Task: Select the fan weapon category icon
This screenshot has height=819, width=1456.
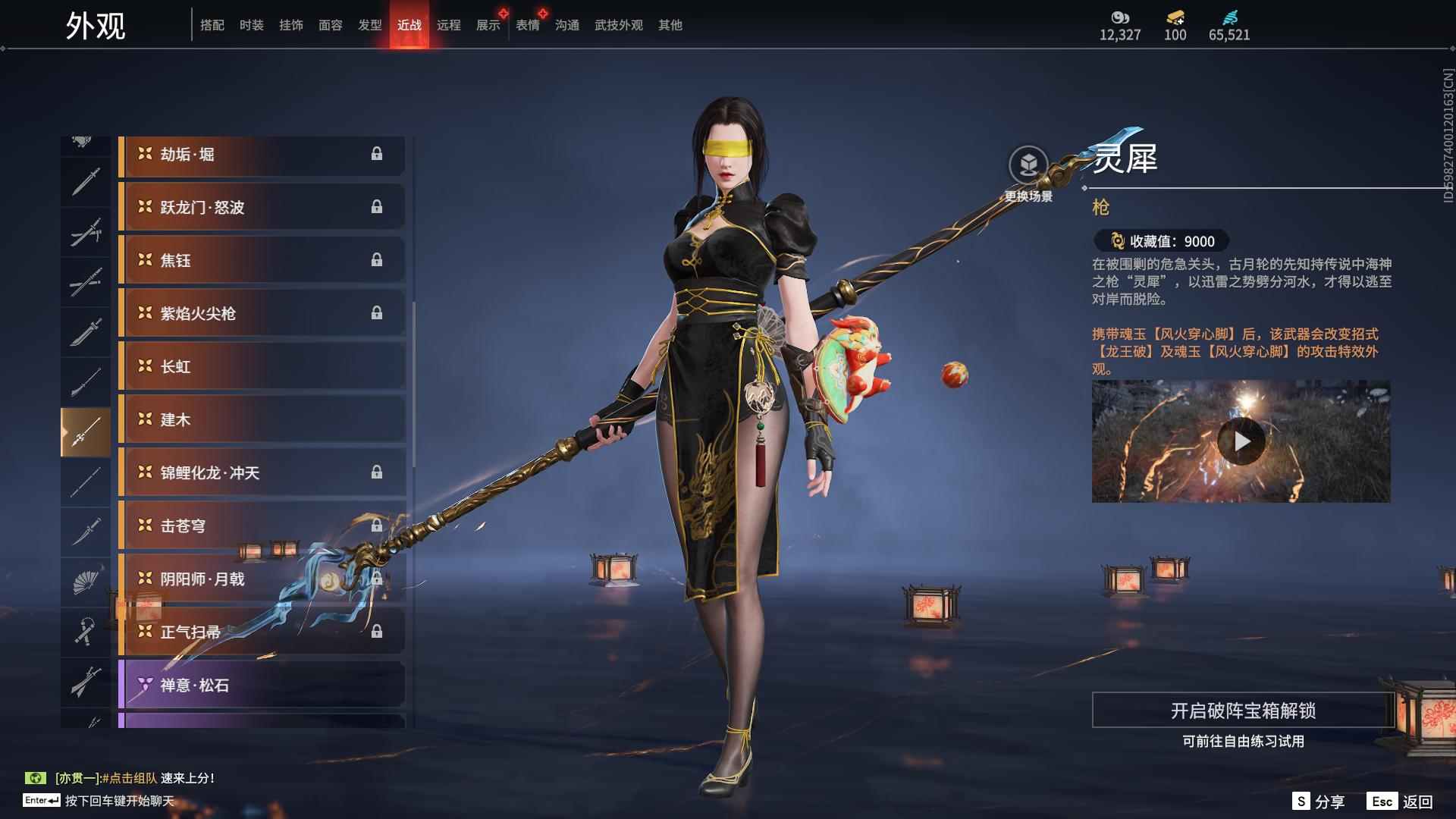Action: click(85, 582)
